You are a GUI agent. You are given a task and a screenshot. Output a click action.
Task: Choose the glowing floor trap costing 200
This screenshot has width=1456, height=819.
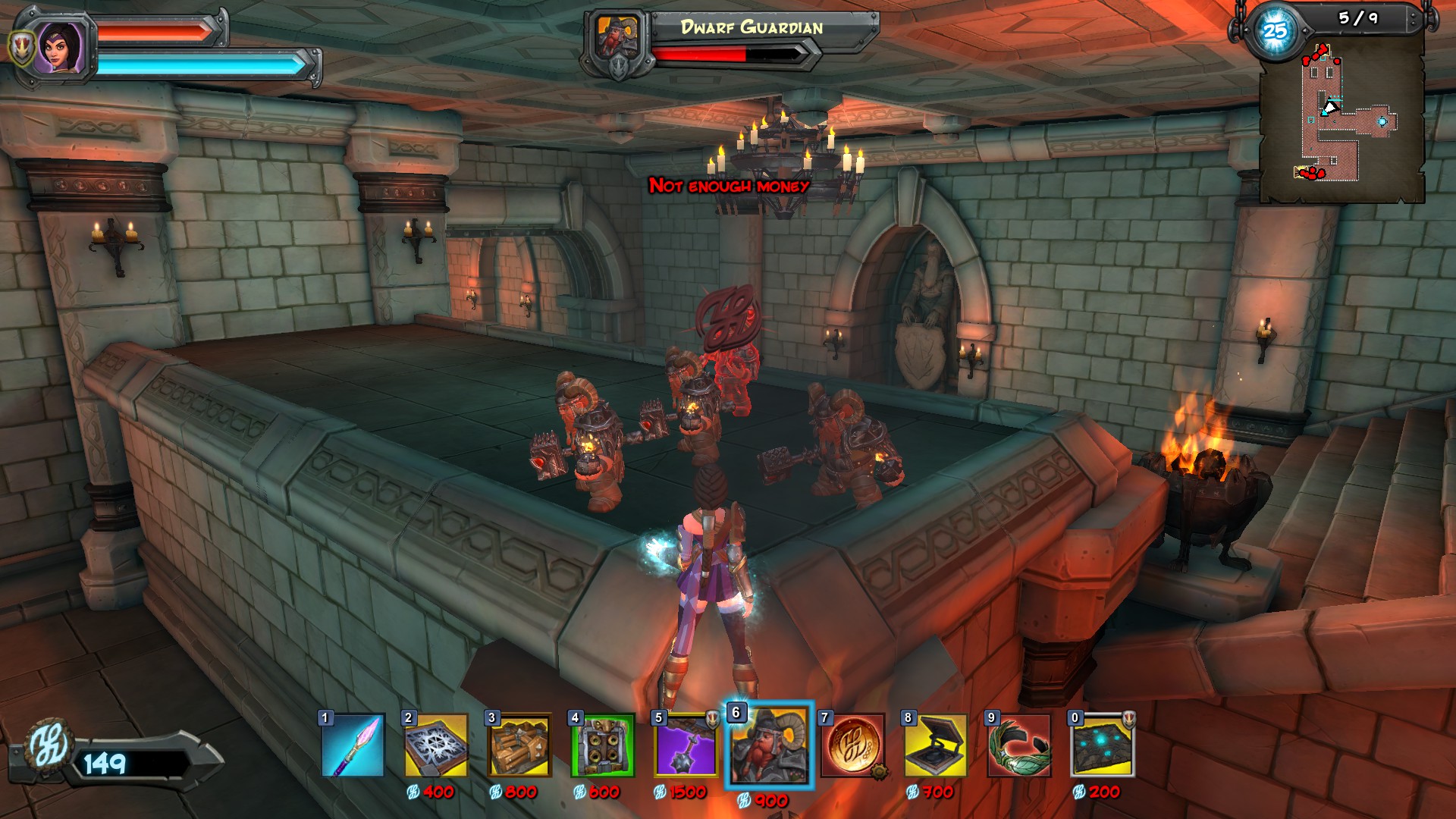(1103, 745)
